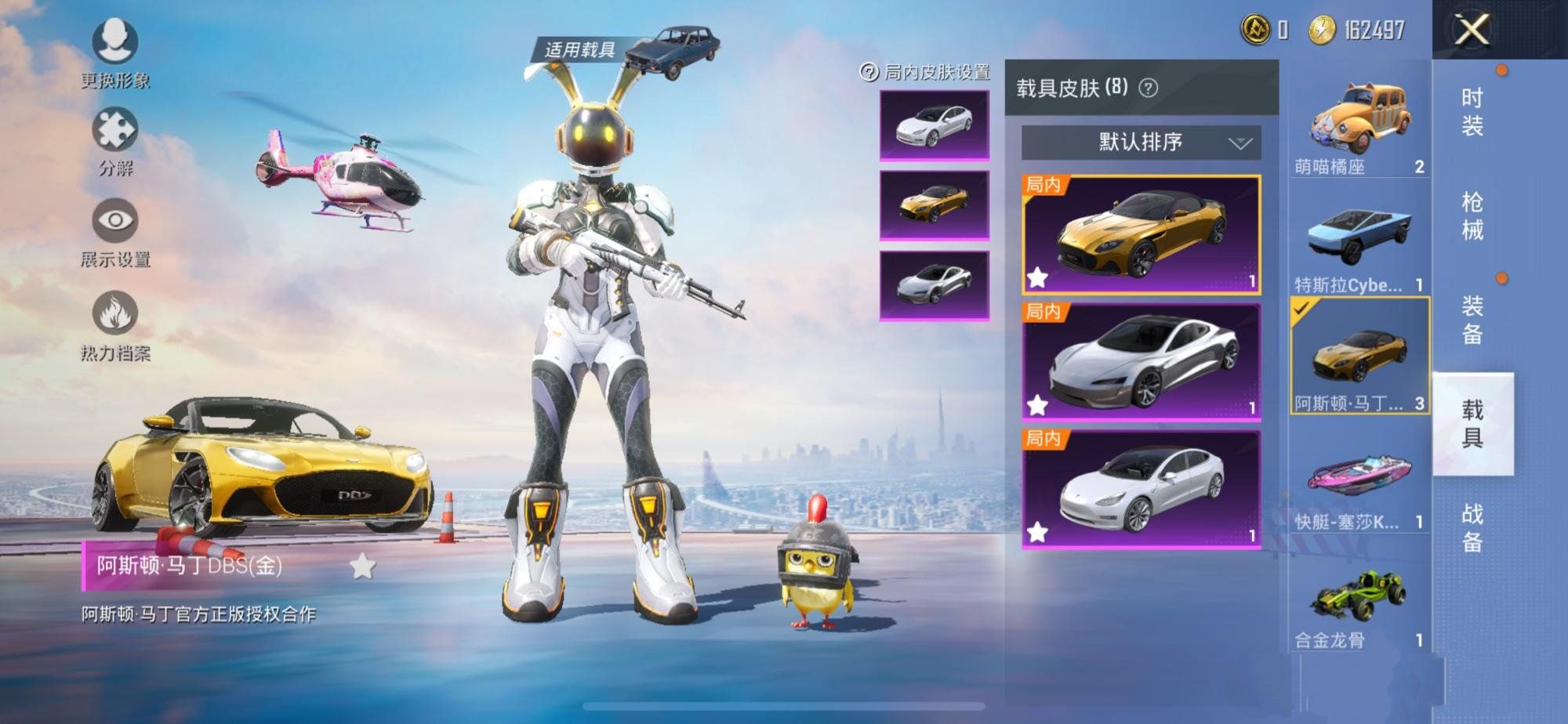The width and height of the screenshot is (1568, 724).
Task: Switch to the 装备 equipment tab
Action: click(1472, 320)
